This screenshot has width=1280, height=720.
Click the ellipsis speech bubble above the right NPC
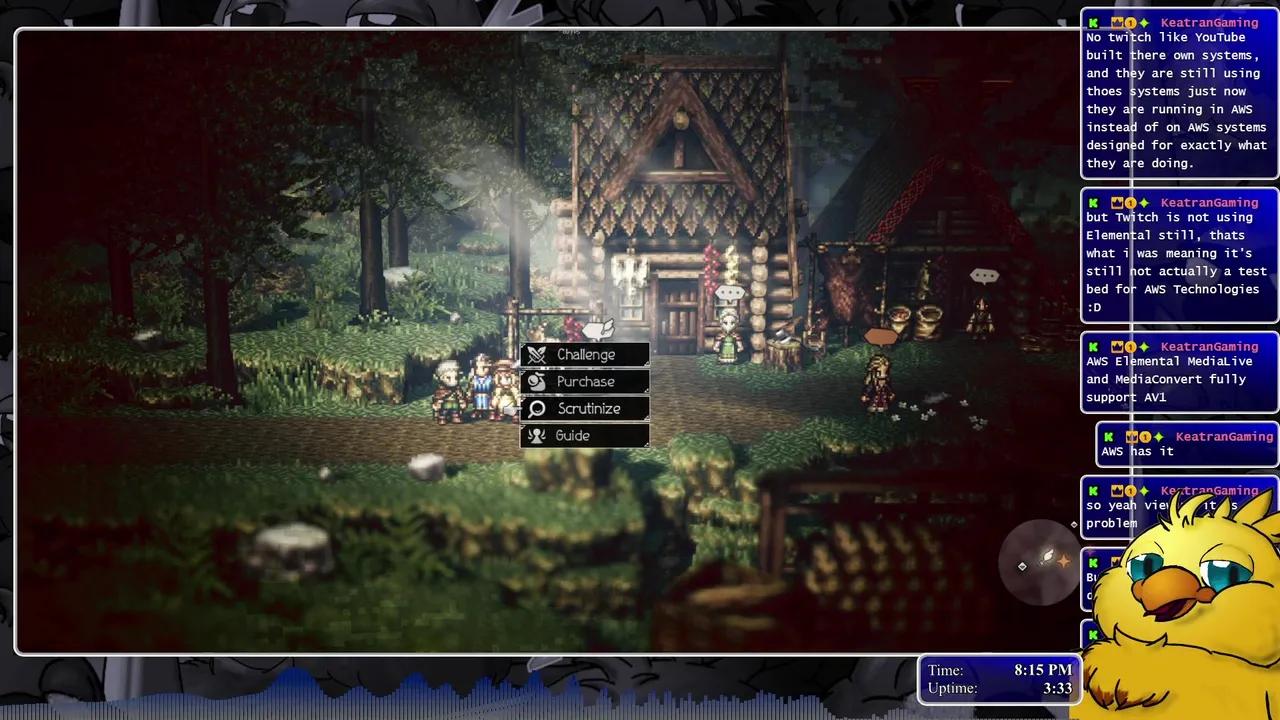point(985,274)
